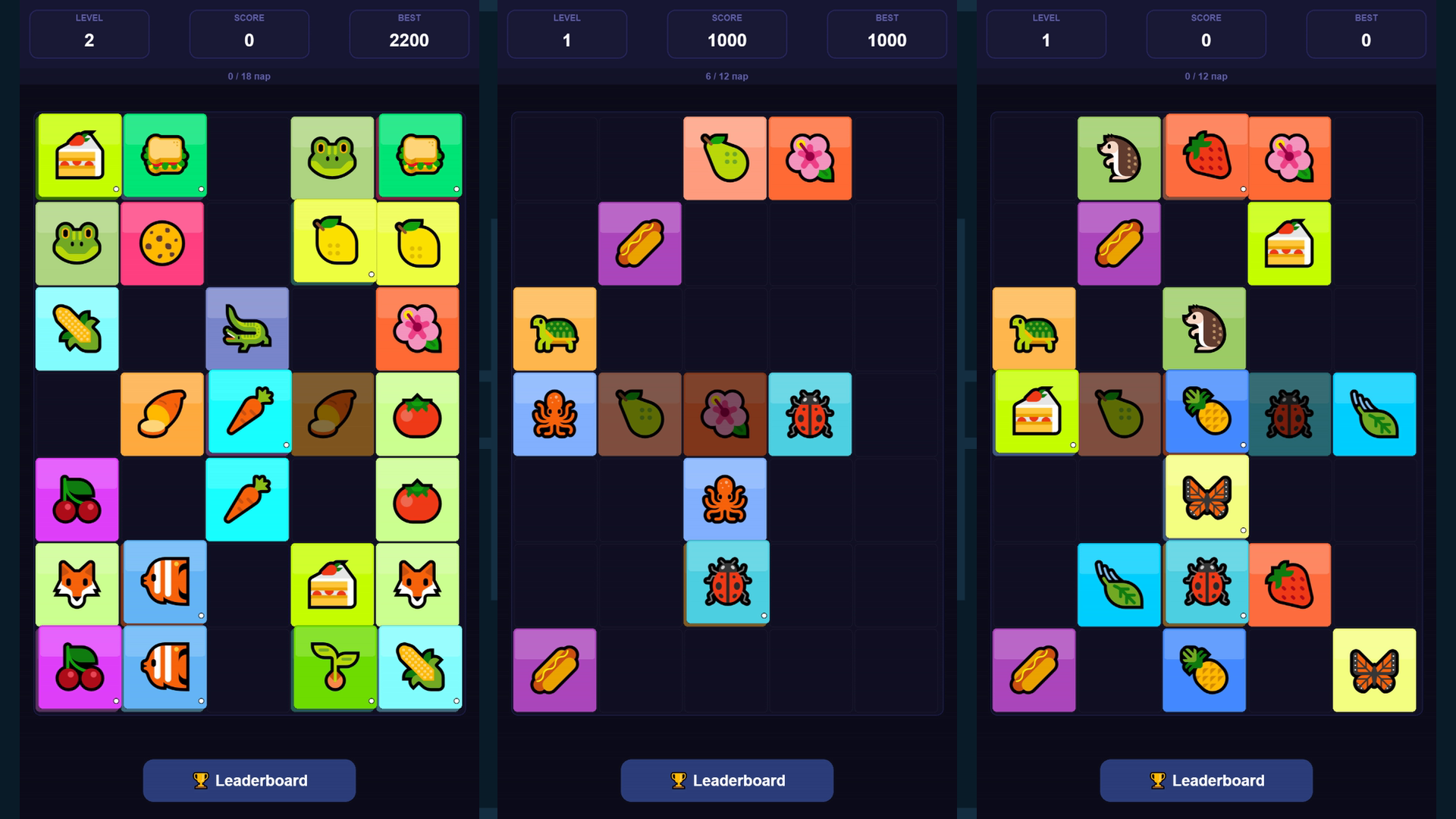Click the BEST score box showing 2200
Viewport: 1456px width, 819px height.
click(x=409, y=34)
